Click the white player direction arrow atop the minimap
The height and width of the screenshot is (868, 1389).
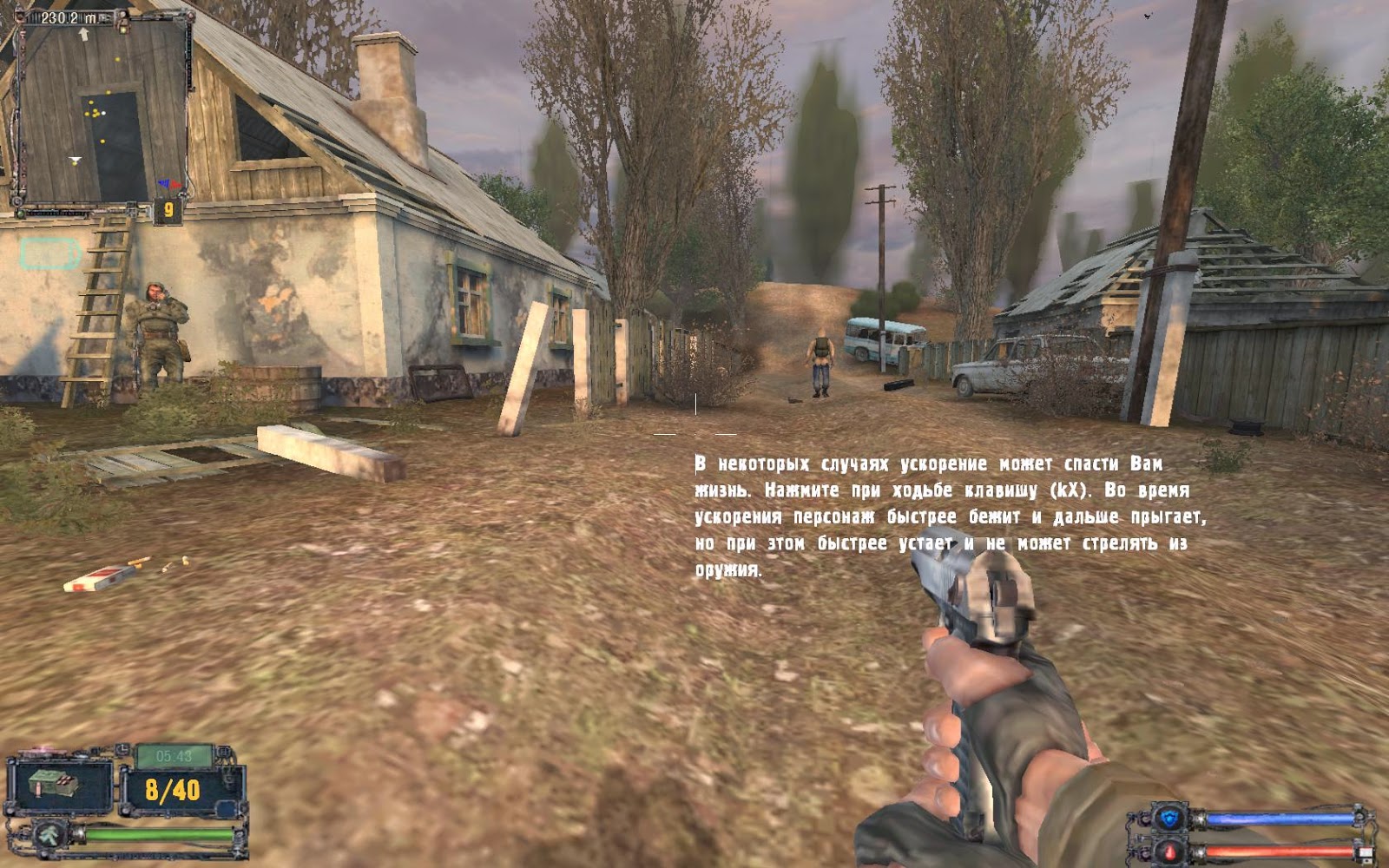click(84, 34)
